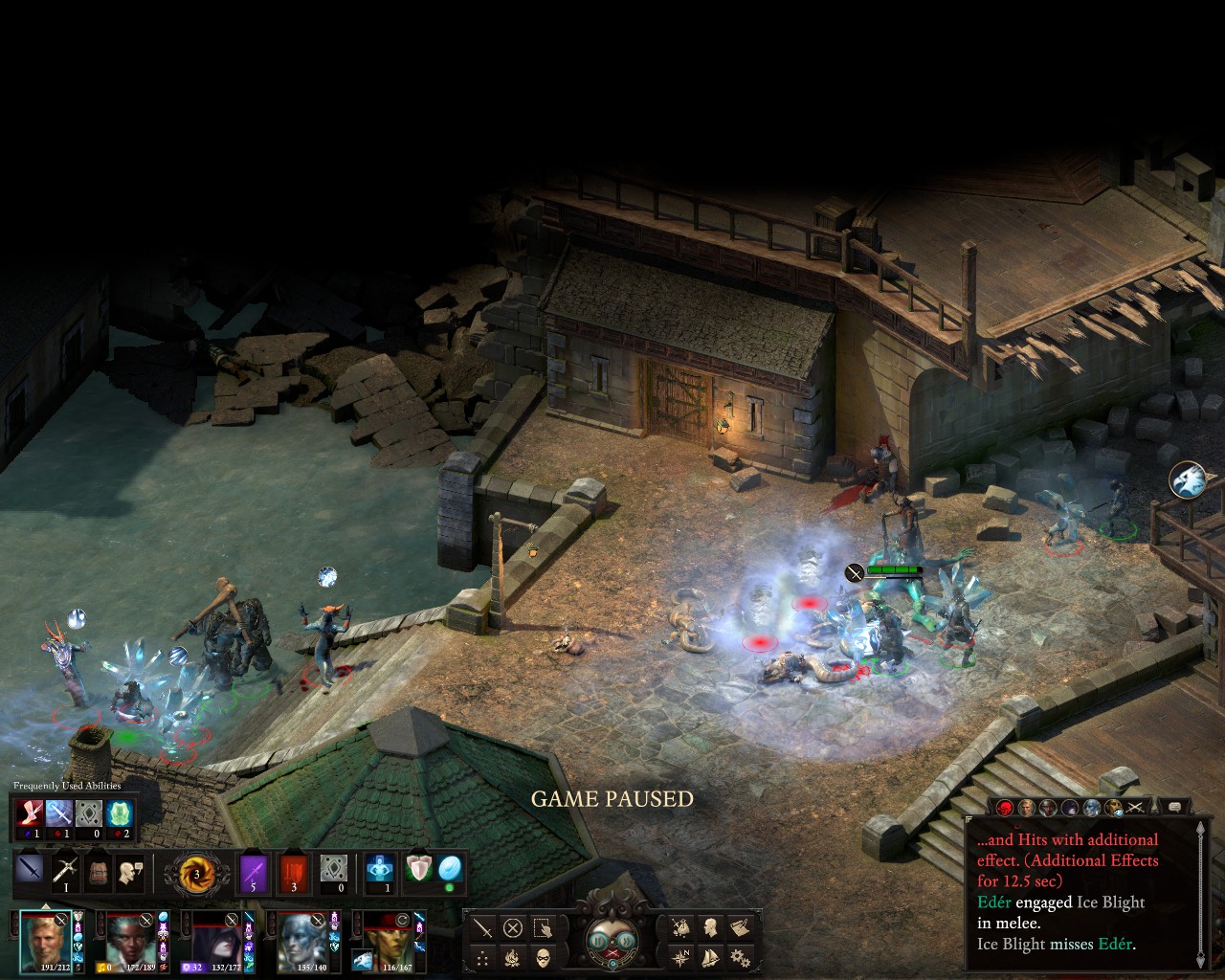This screenshot has height=980, width=1225.
Task: Click the campfire rest button
Action: tap(513, 956)
